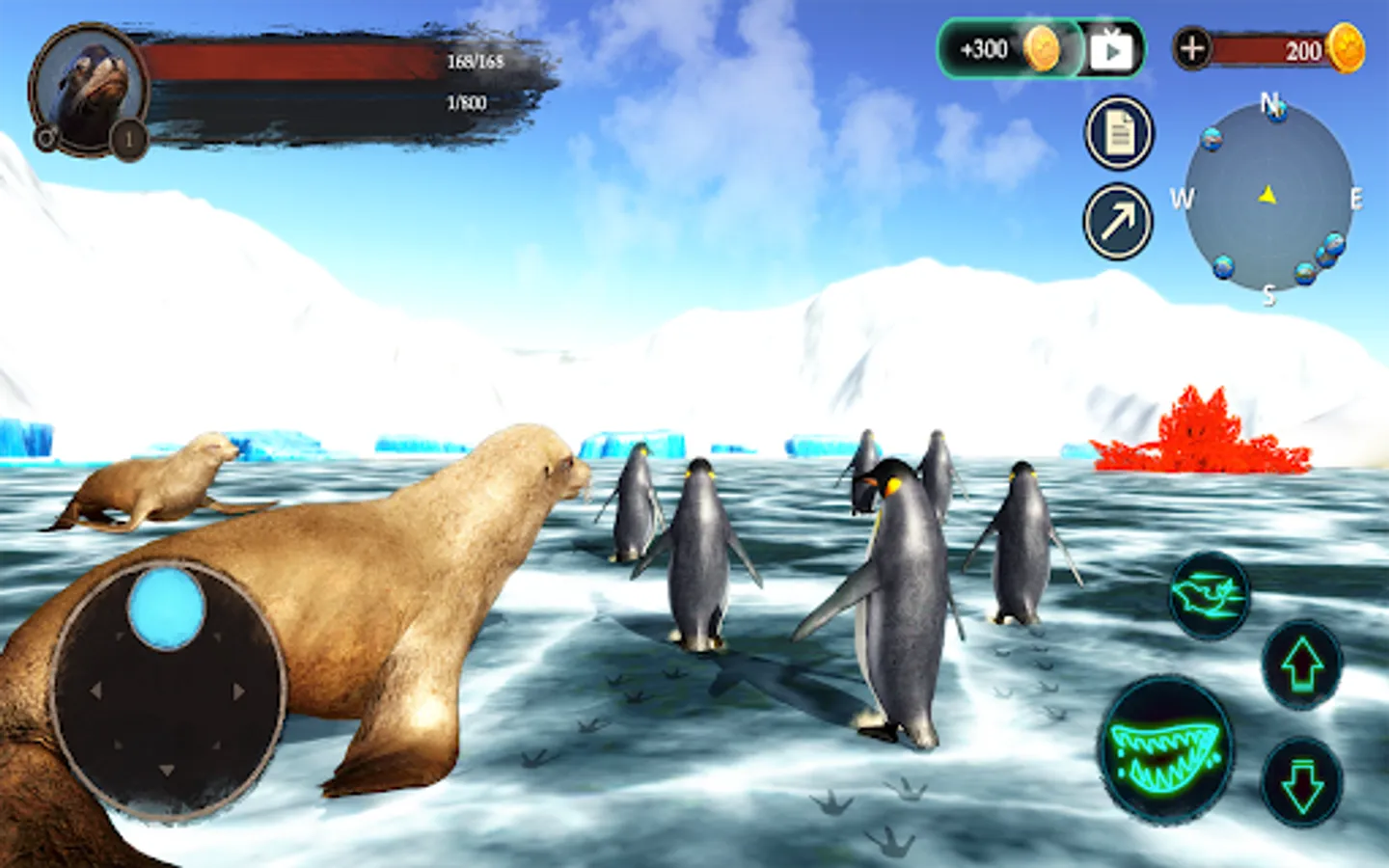The image size is (1389, 868).
Task: Touch the blue virtual joystick knob
Action: pos(167,608)
